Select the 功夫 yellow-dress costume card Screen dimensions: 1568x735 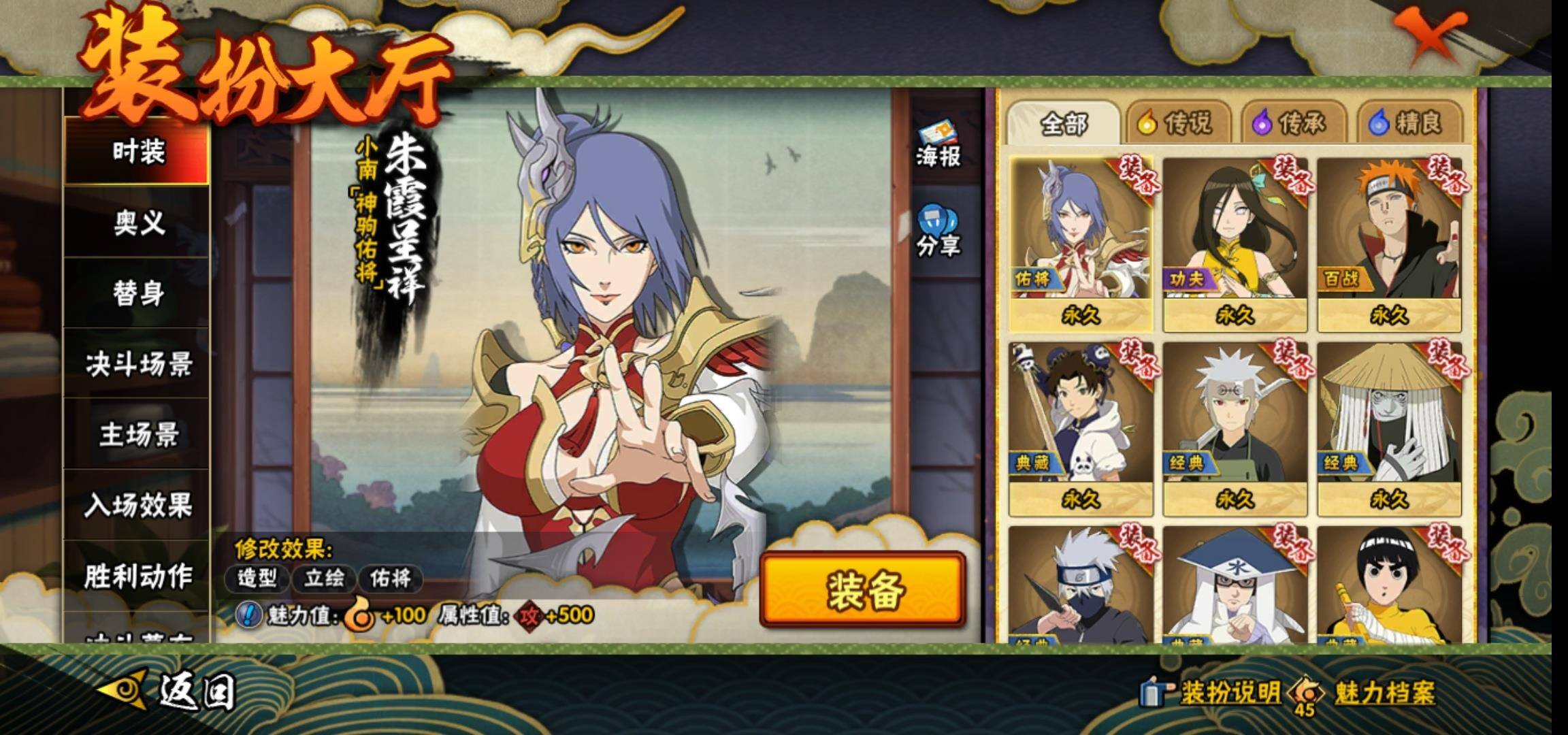point(1235,244)
